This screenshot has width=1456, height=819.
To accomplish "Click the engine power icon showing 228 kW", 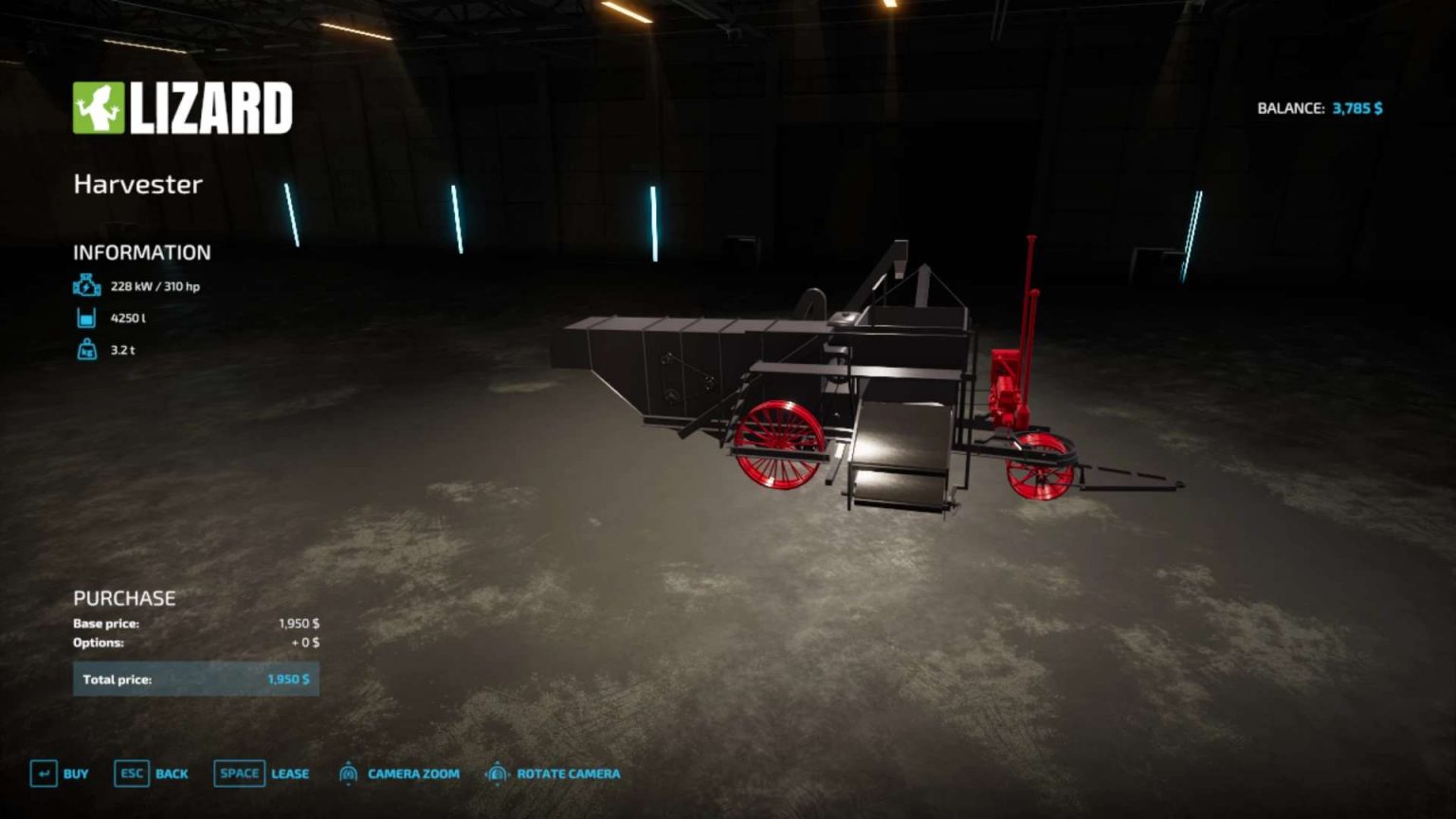I will 85,283.
